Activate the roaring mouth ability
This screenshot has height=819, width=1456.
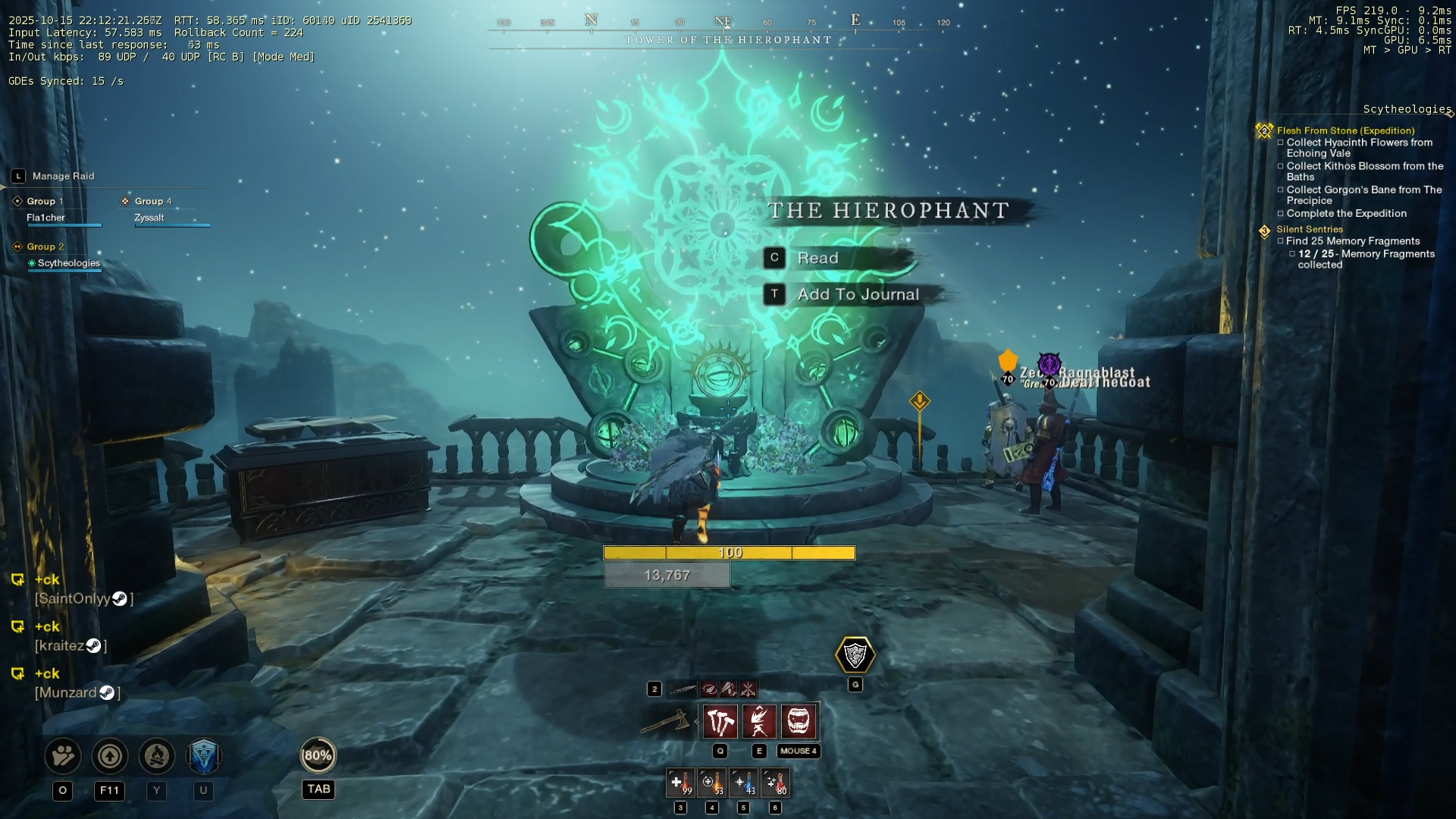point(799,722)
